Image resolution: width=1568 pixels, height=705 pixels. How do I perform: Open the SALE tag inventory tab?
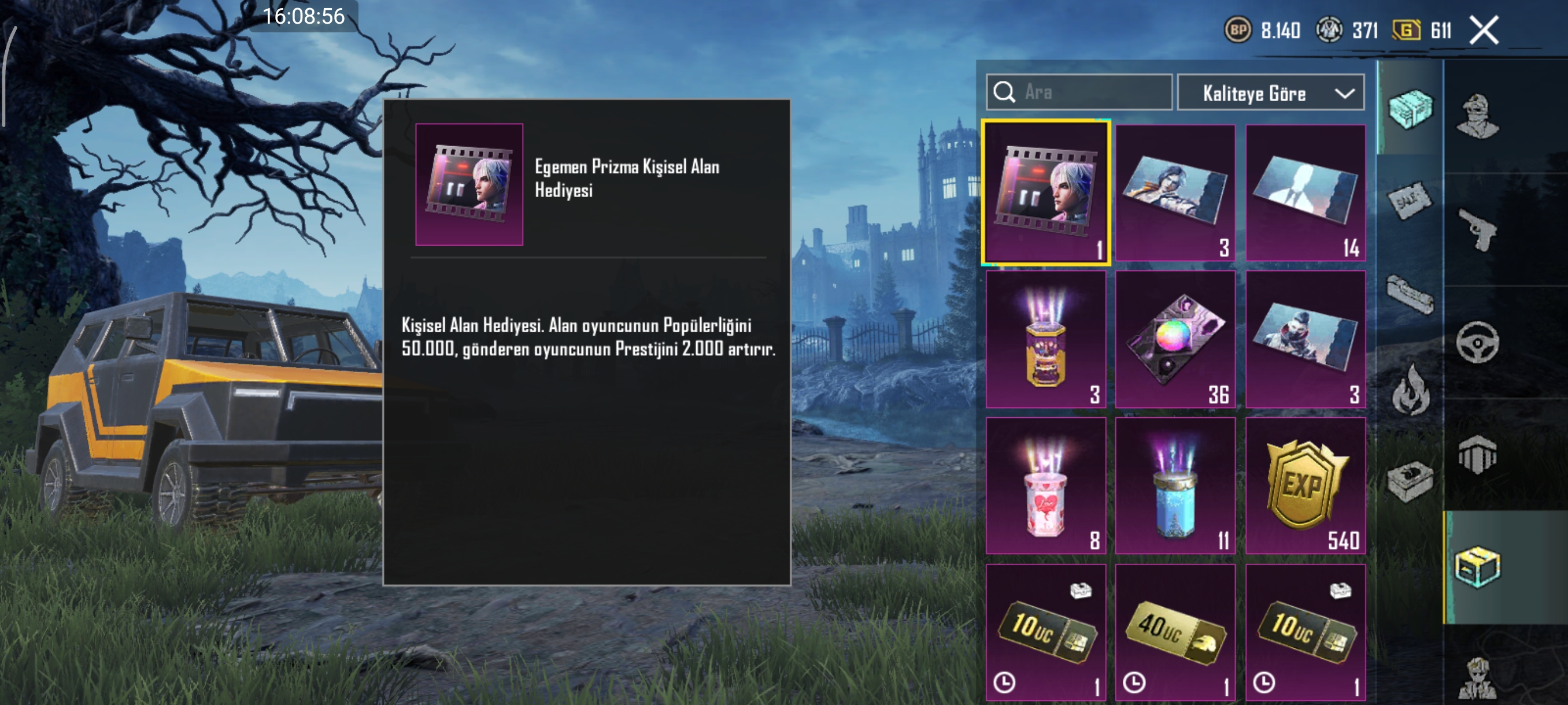(1410, 201)
